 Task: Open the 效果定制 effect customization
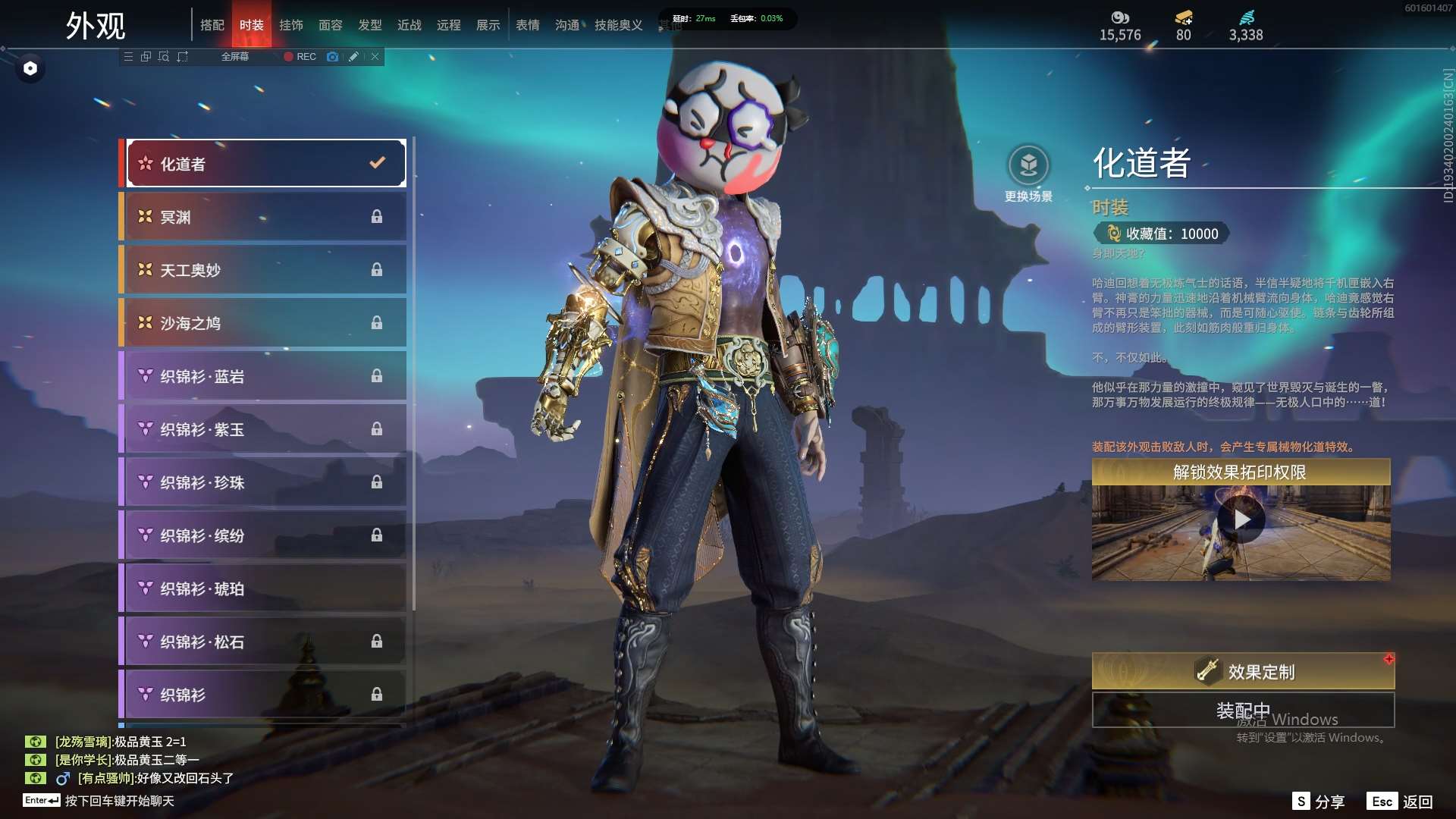coord(1243,672)
